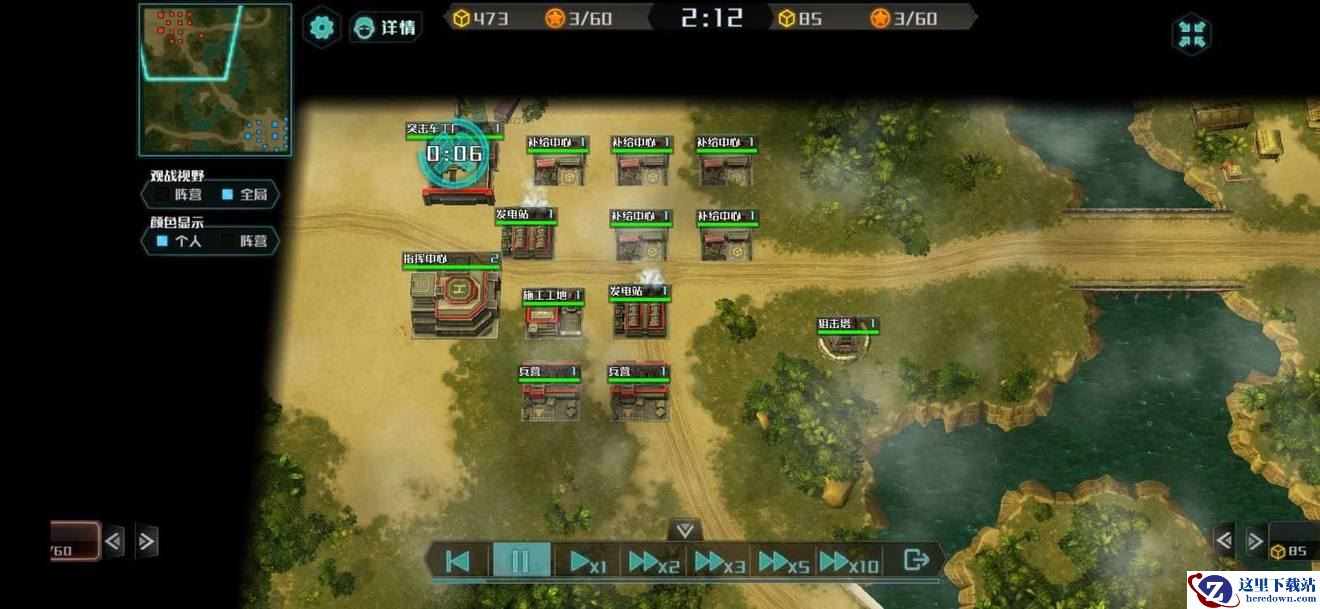Set color display to 个人
Viewport: 1320px width, 609px height.
click(x=178, y=241)
